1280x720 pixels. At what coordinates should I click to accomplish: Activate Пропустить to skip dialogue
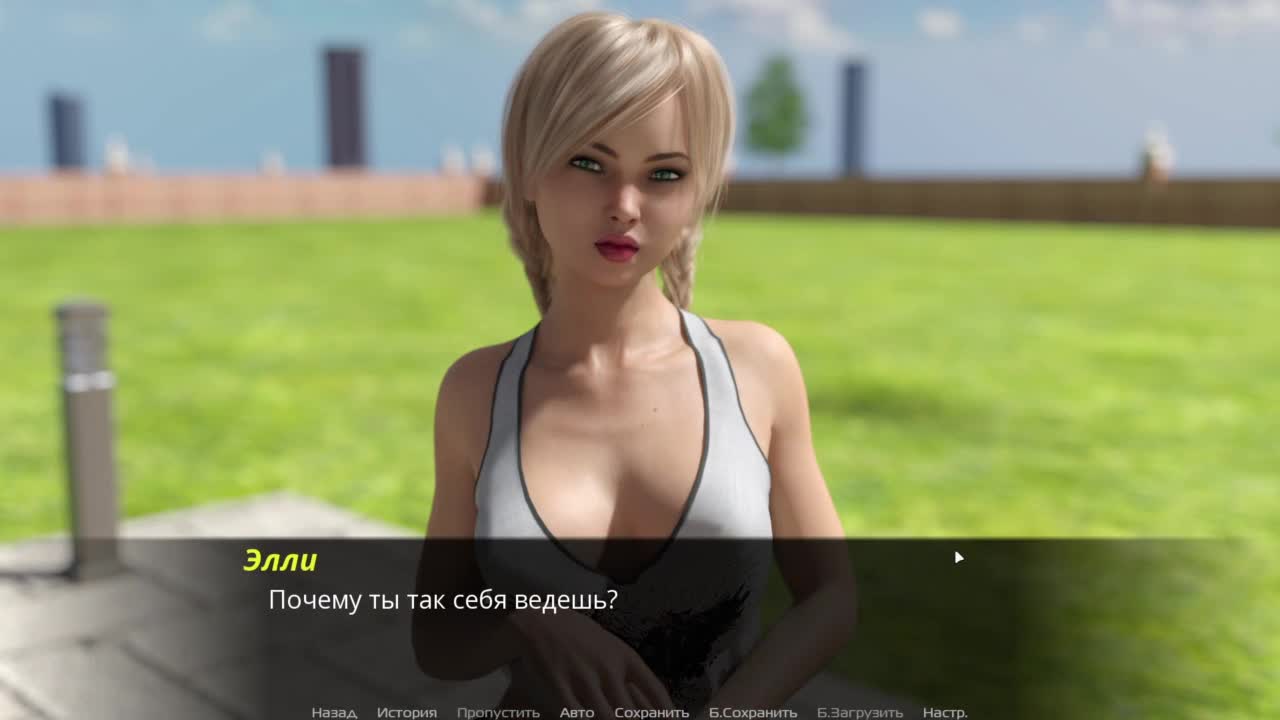coord(498,712)
